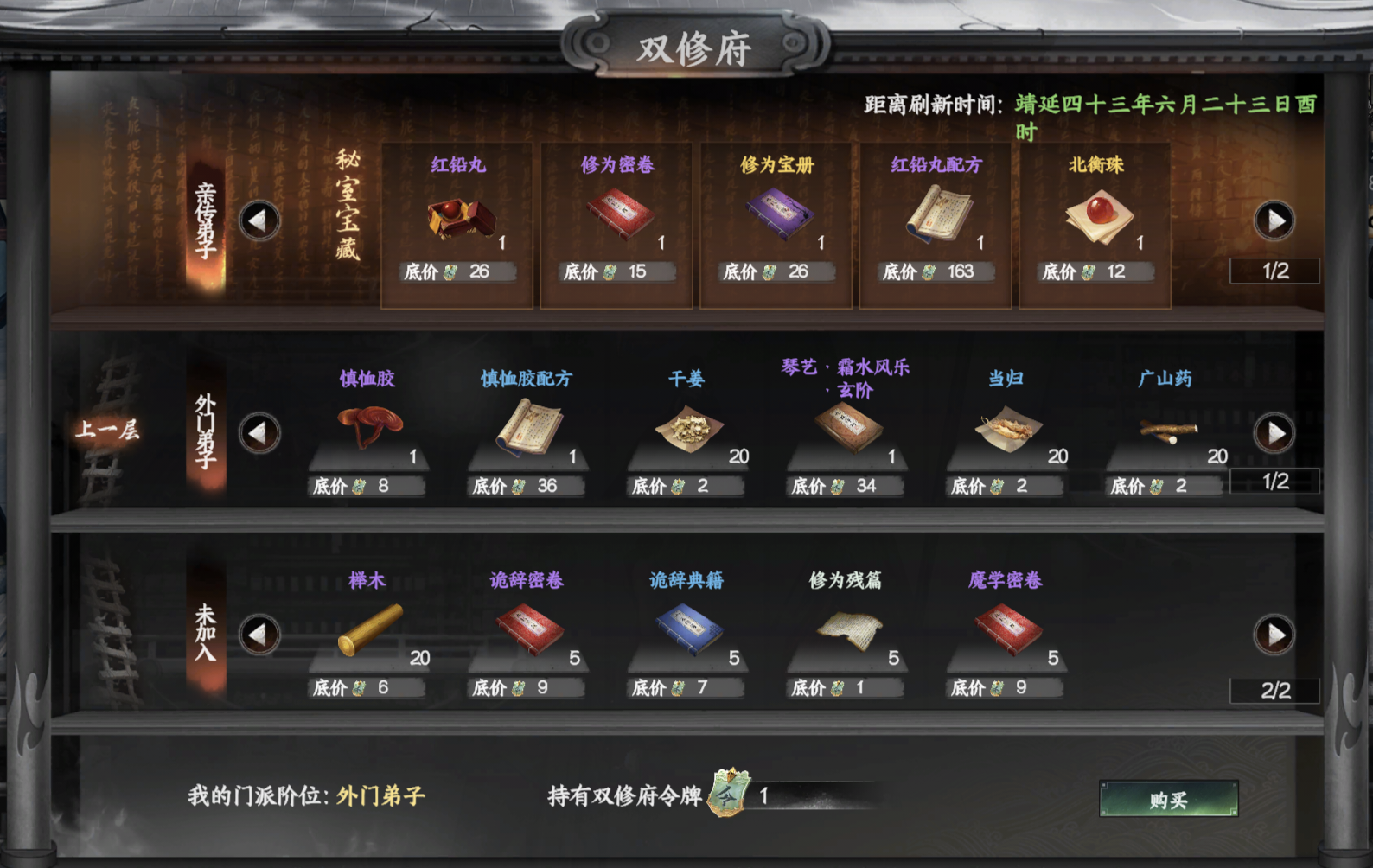Select the 魔学密卷 red book icon
Viewport: 1373px width, 868px height.
point(1008,629)
